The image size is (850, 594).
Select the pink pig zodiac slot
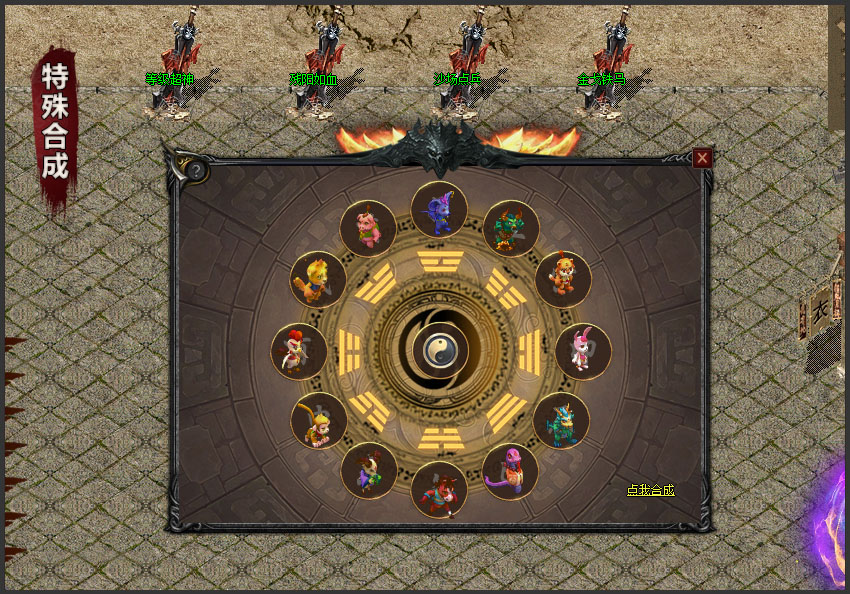pos(368,228)
